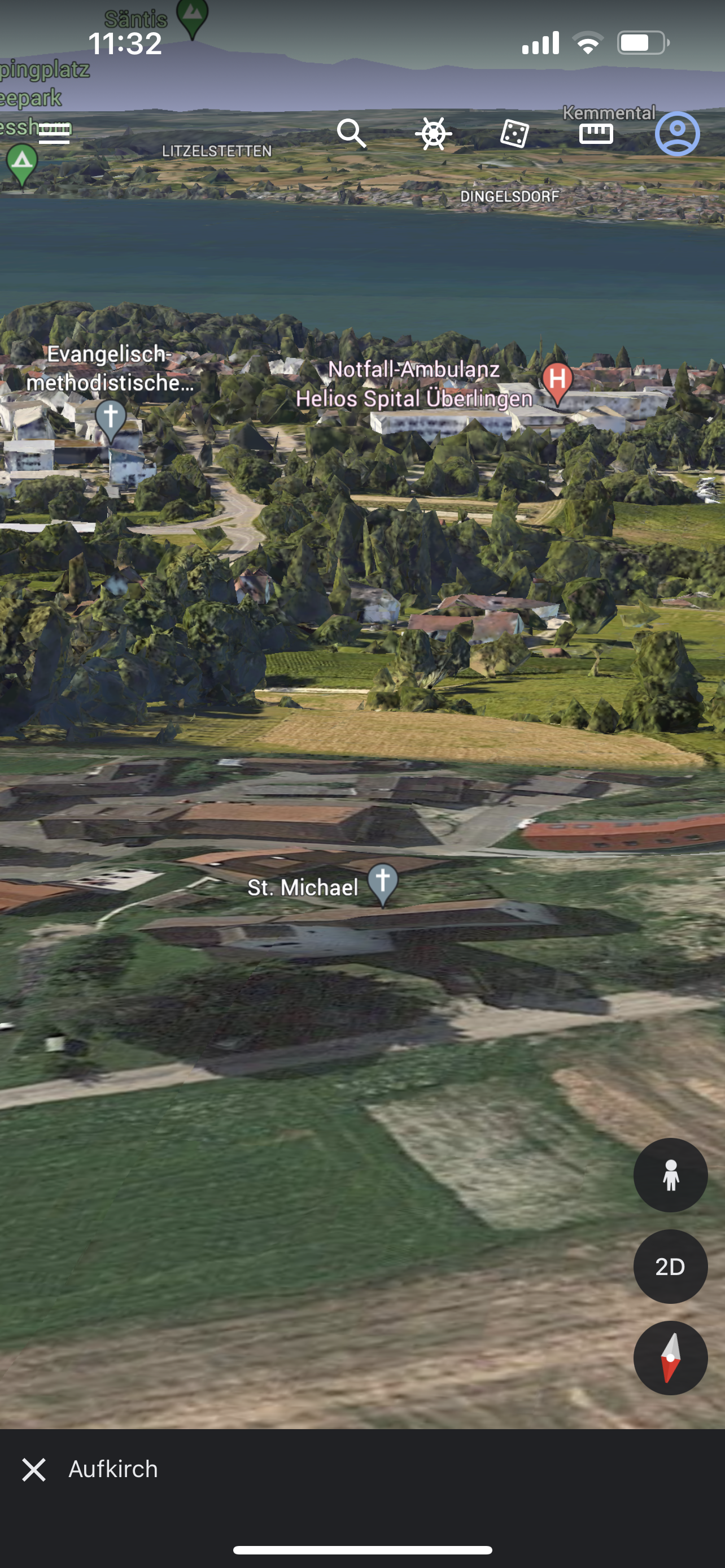Screen dimensions: 725x1568
Task: Tap the search magnifier icon
Action: point(352,133)
